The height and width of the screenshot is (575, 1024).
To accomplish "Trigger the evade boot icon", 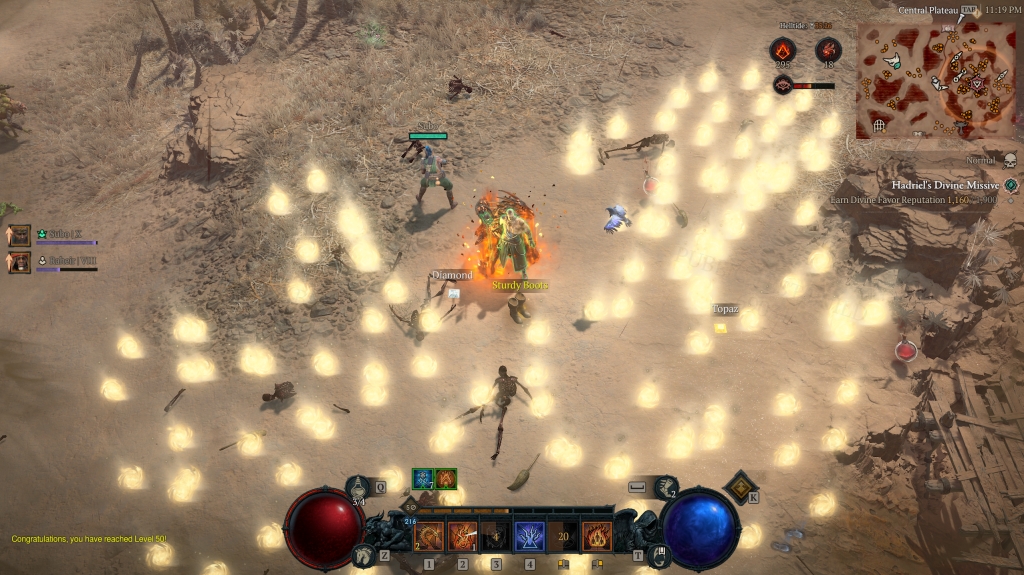I will tap(666, 487).
